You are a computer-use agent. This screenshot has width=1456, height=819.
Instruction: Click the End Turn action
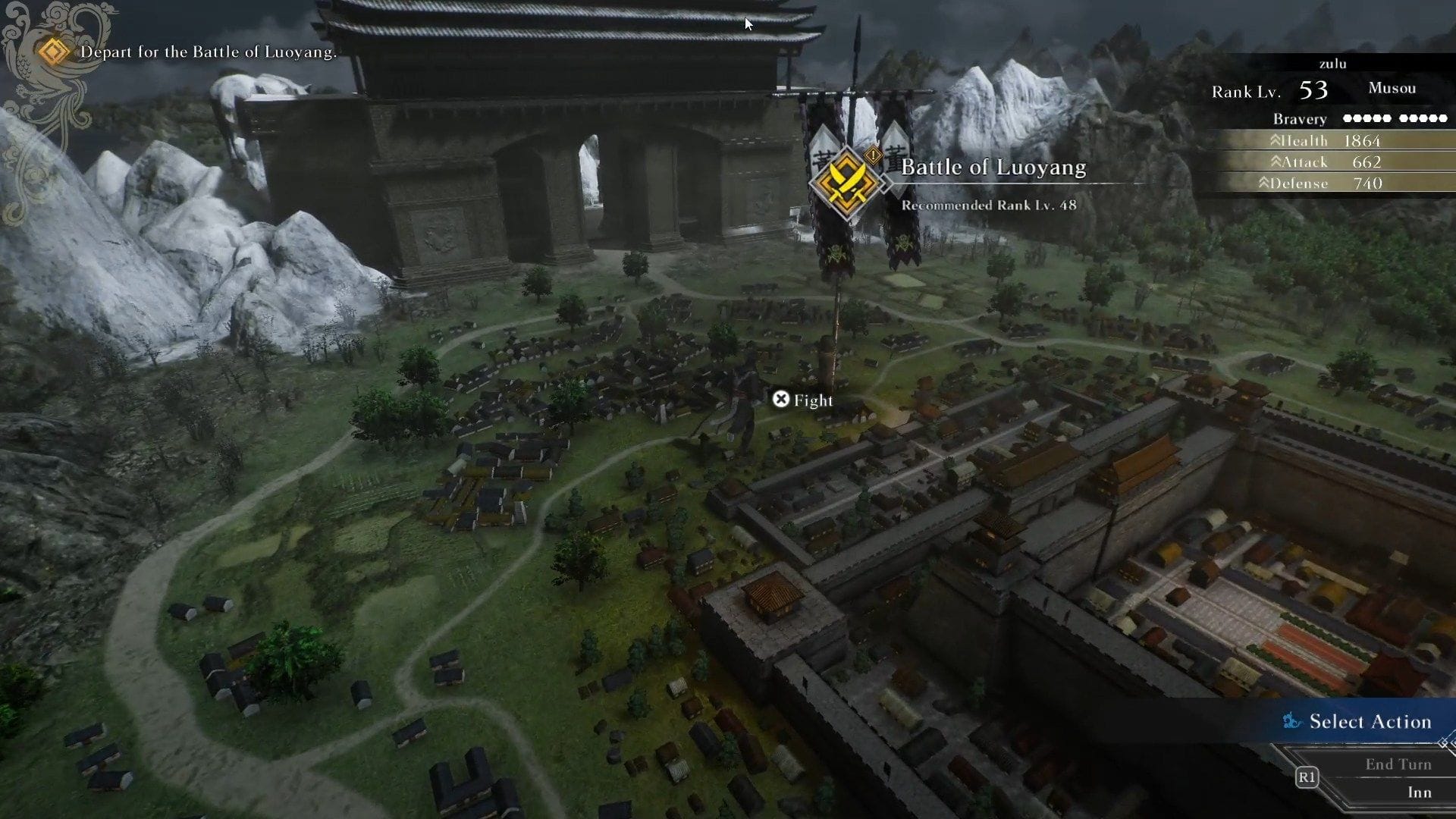click(1398, 764)
